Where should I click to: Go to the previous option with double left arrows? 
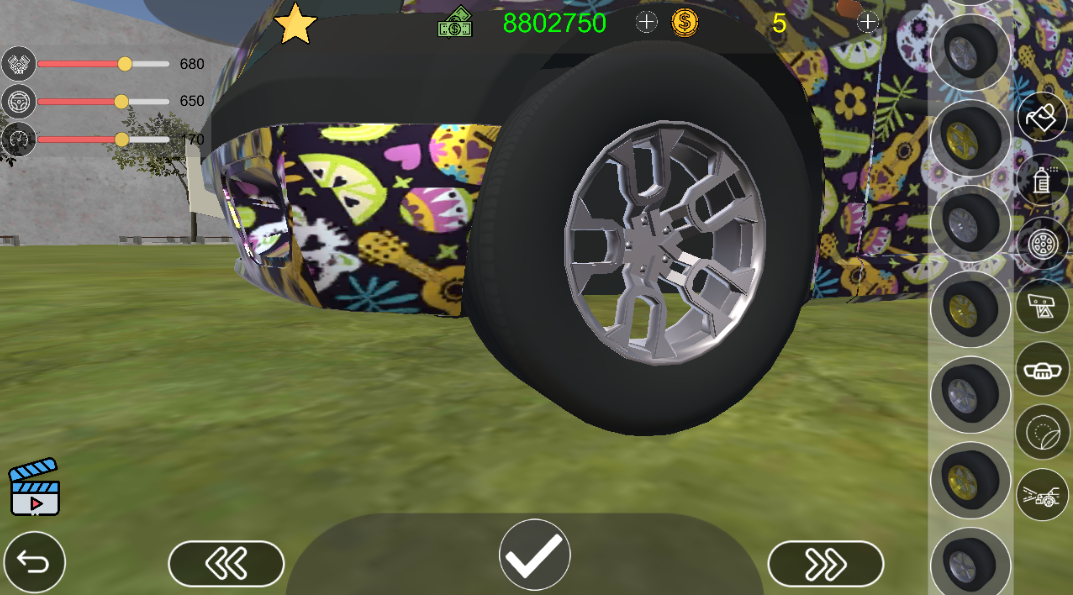[x=226, y=564]
